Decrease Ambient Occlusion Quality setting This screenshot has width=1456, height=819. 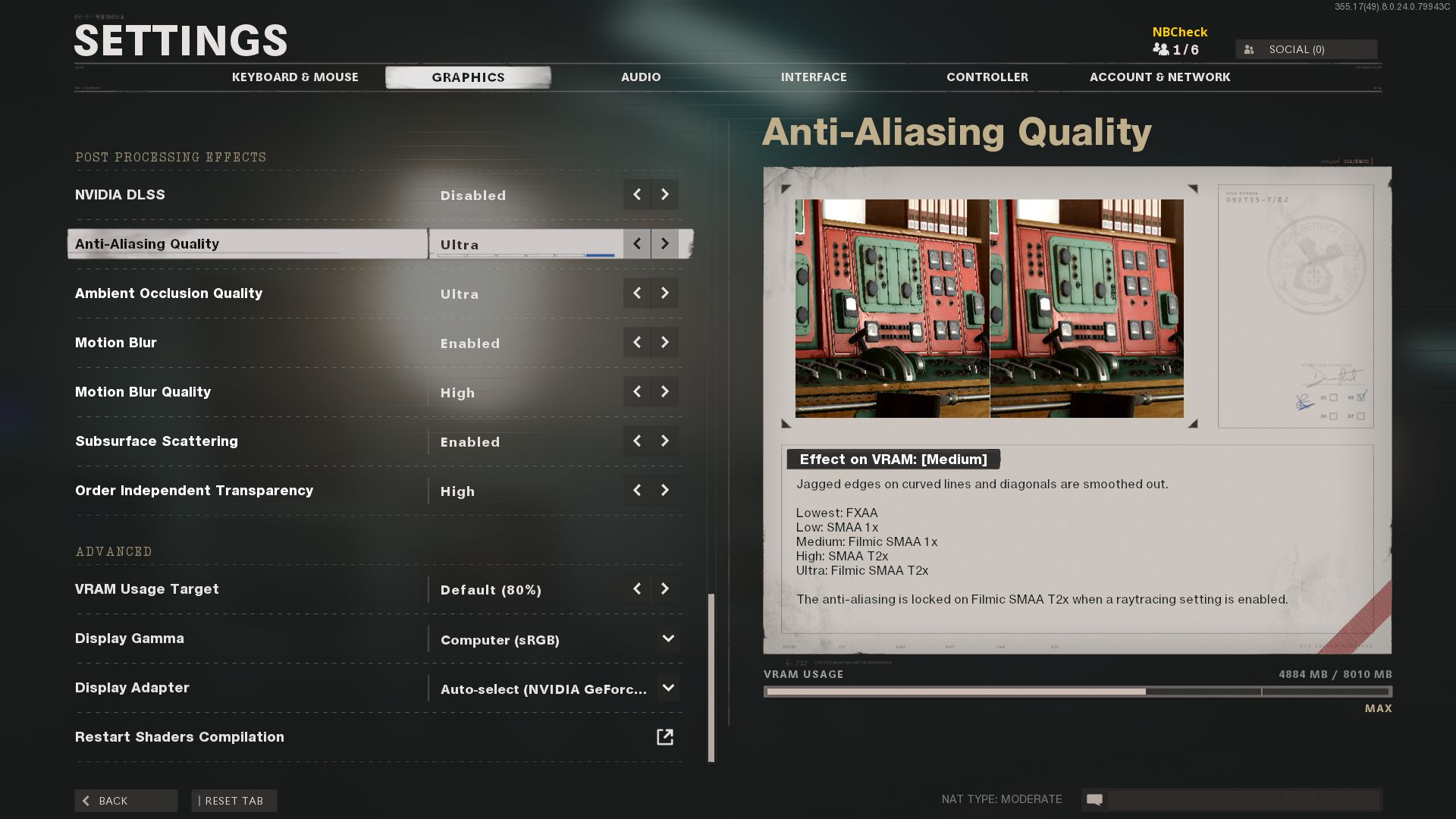637,293
